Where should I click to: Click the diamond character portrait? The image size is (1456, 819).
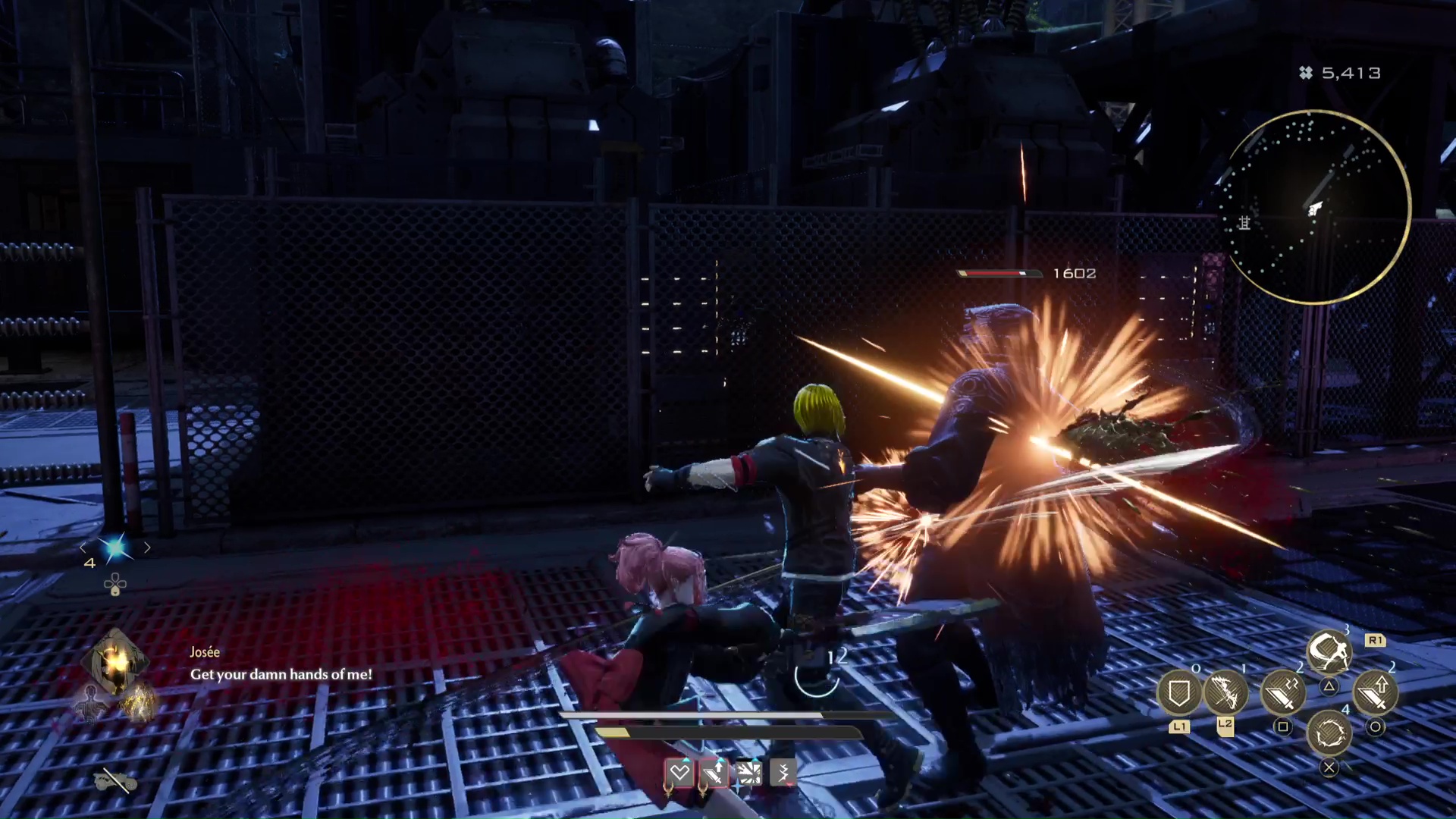point(115,662)
